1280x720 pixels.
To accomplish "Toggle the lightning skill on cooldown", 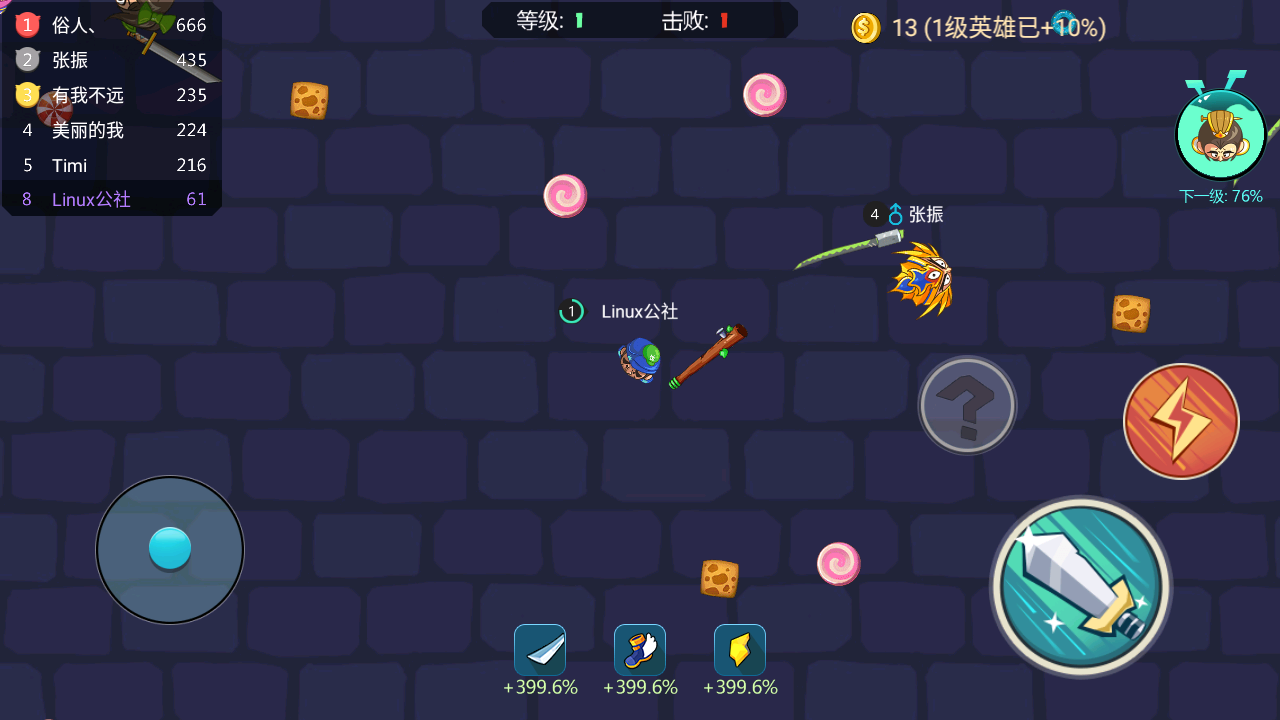I will point(1181,421).
